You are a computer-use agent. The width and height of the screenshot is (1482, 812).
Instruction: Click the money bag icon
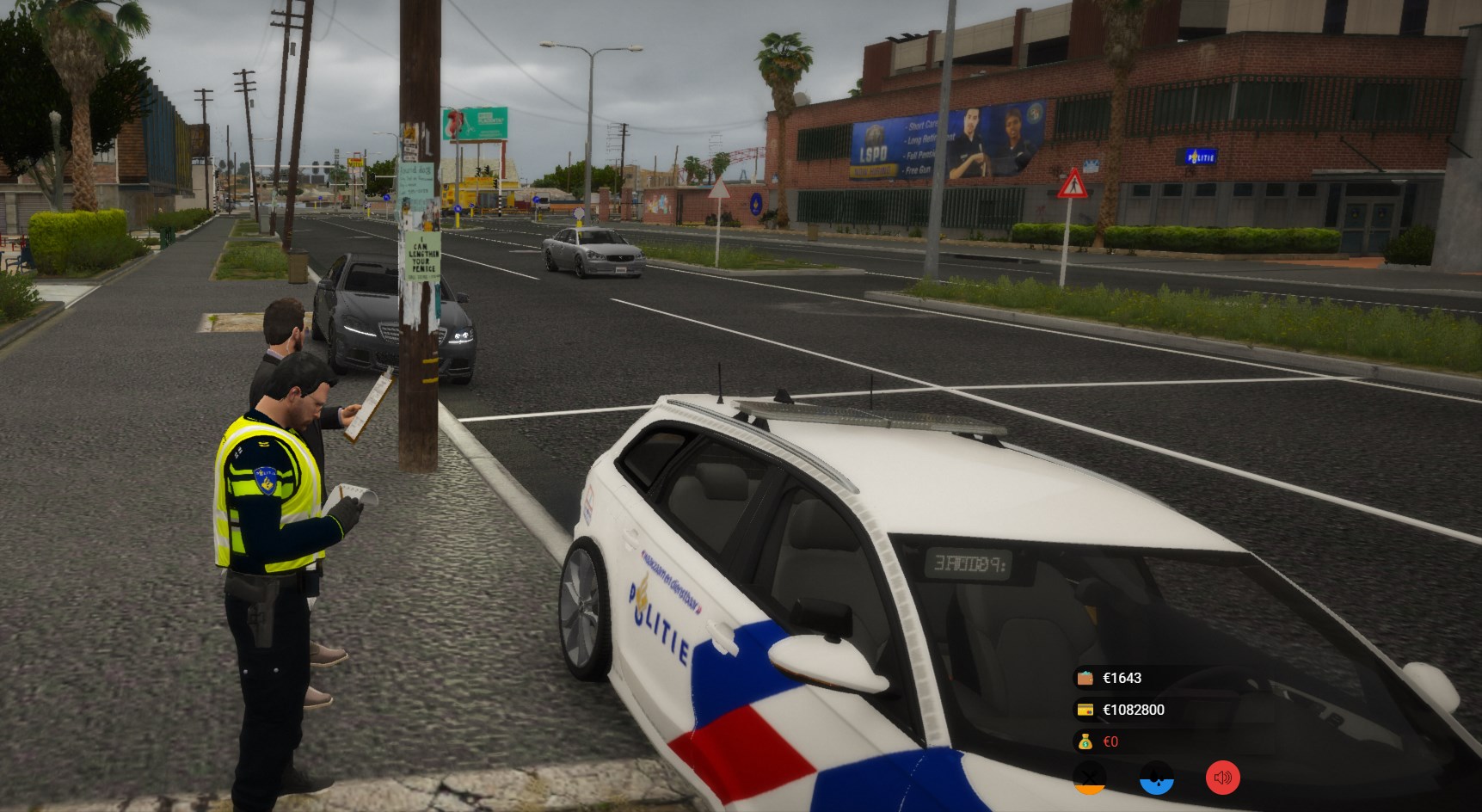(x=1085, y=741)
